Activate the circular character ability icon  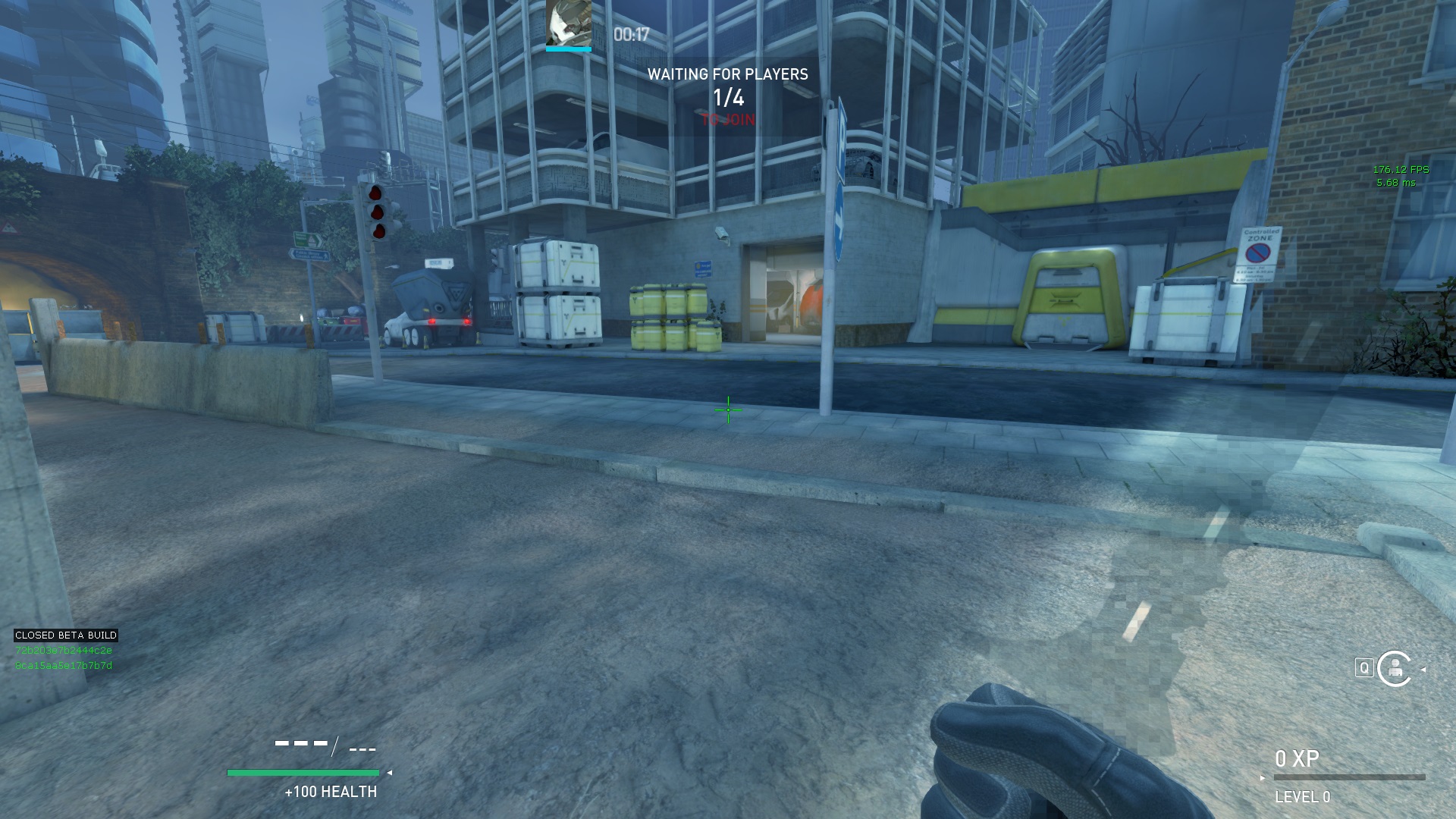[1394, 668]
